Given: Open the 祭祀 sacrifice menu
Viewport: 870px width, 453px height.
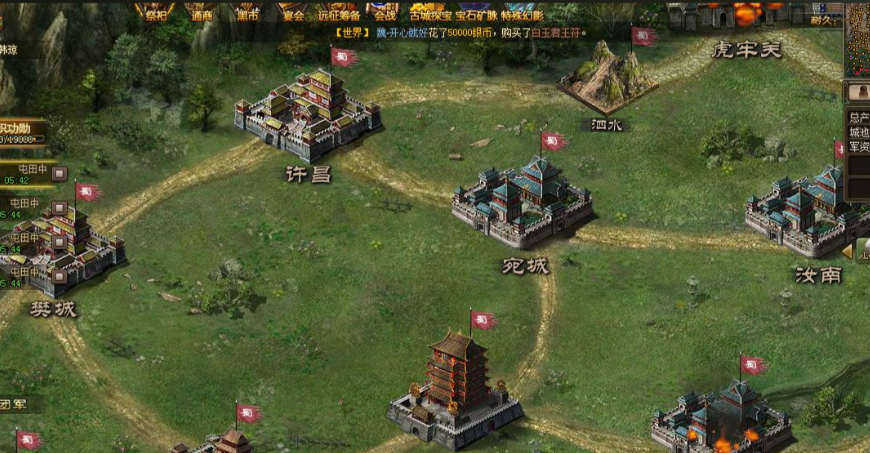Looking at the screenshot, I should click(155, 13).
